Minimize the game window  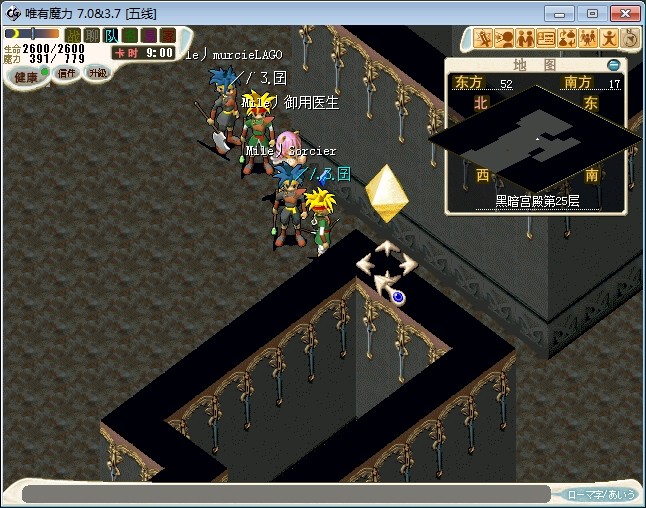[x=565, y=13]
